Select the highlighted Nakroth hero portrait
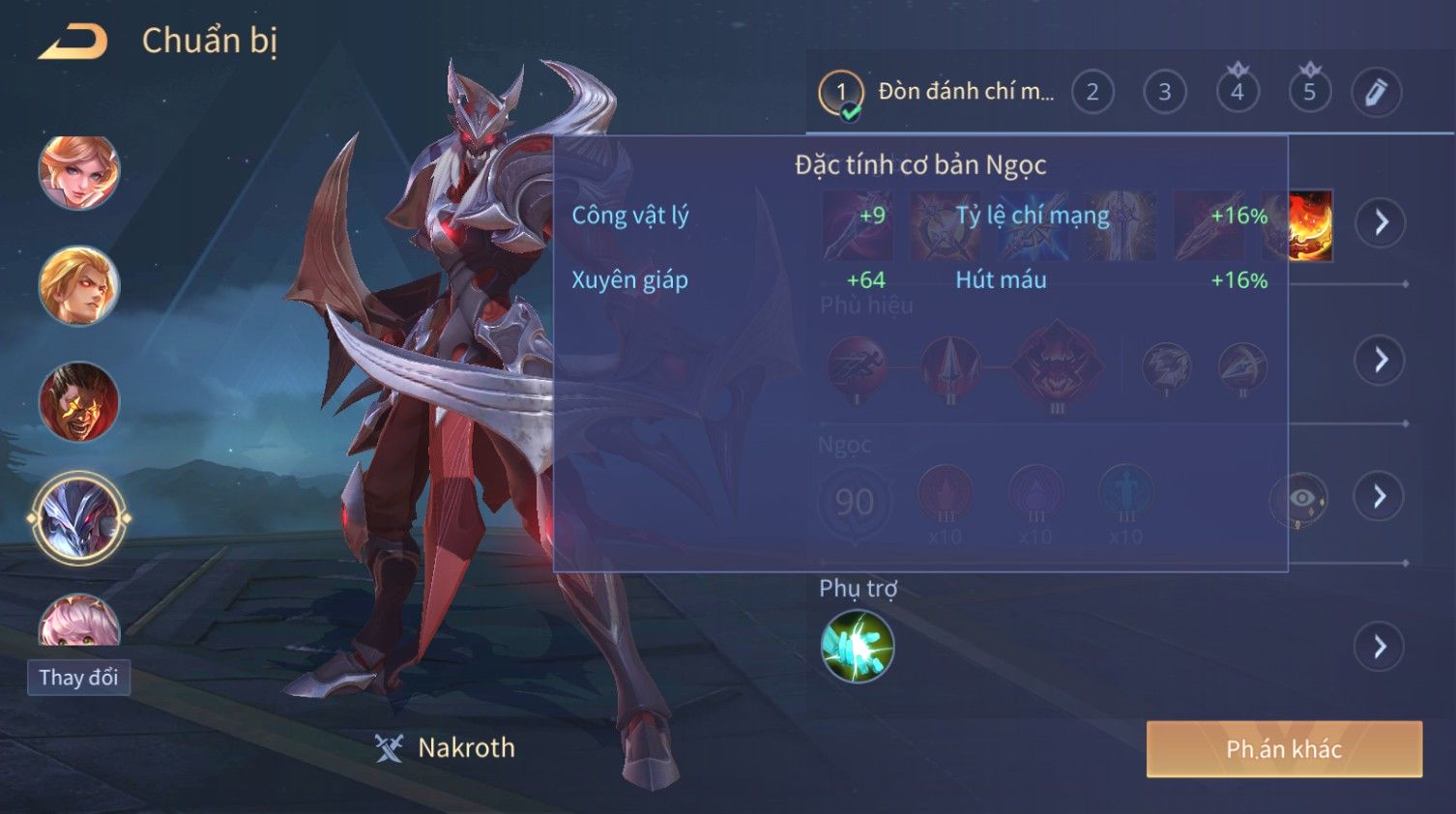The width and height of the screenshot is (1456, 814). click(79, 518)
